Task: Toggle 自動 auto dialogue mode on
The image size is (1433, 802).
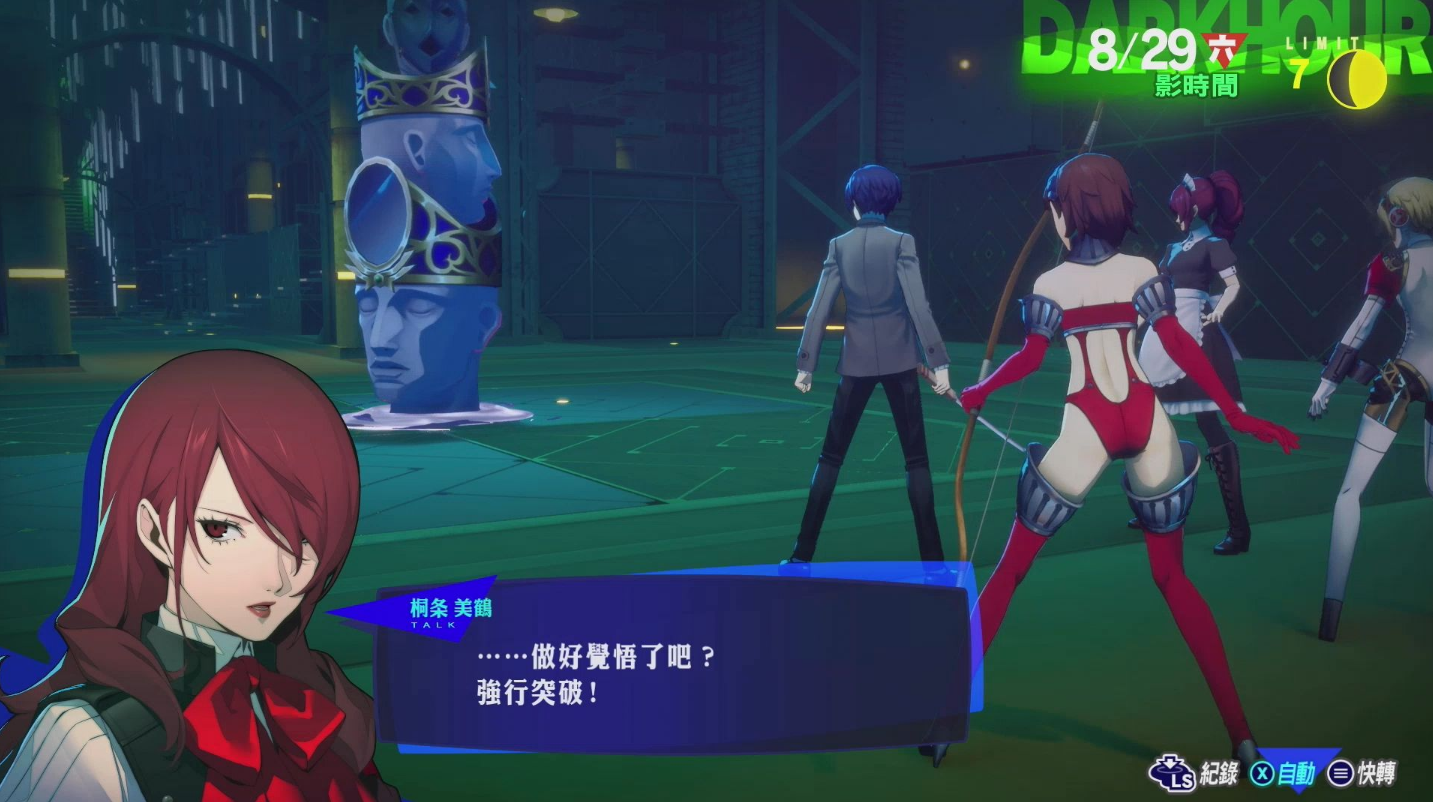Action: pos(1297,775)
